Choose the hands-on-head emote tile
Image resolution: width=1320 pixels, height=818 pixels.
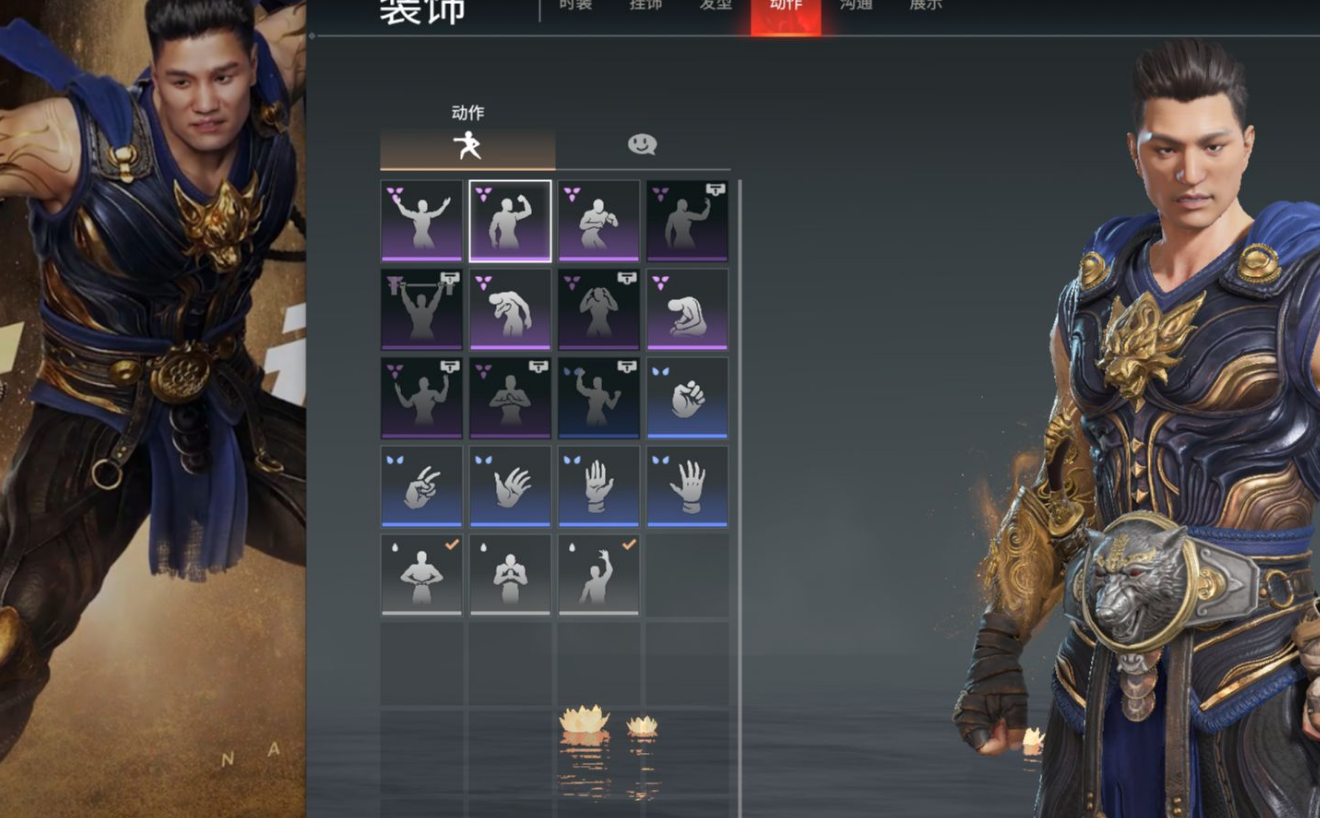(x=598, y=309)
